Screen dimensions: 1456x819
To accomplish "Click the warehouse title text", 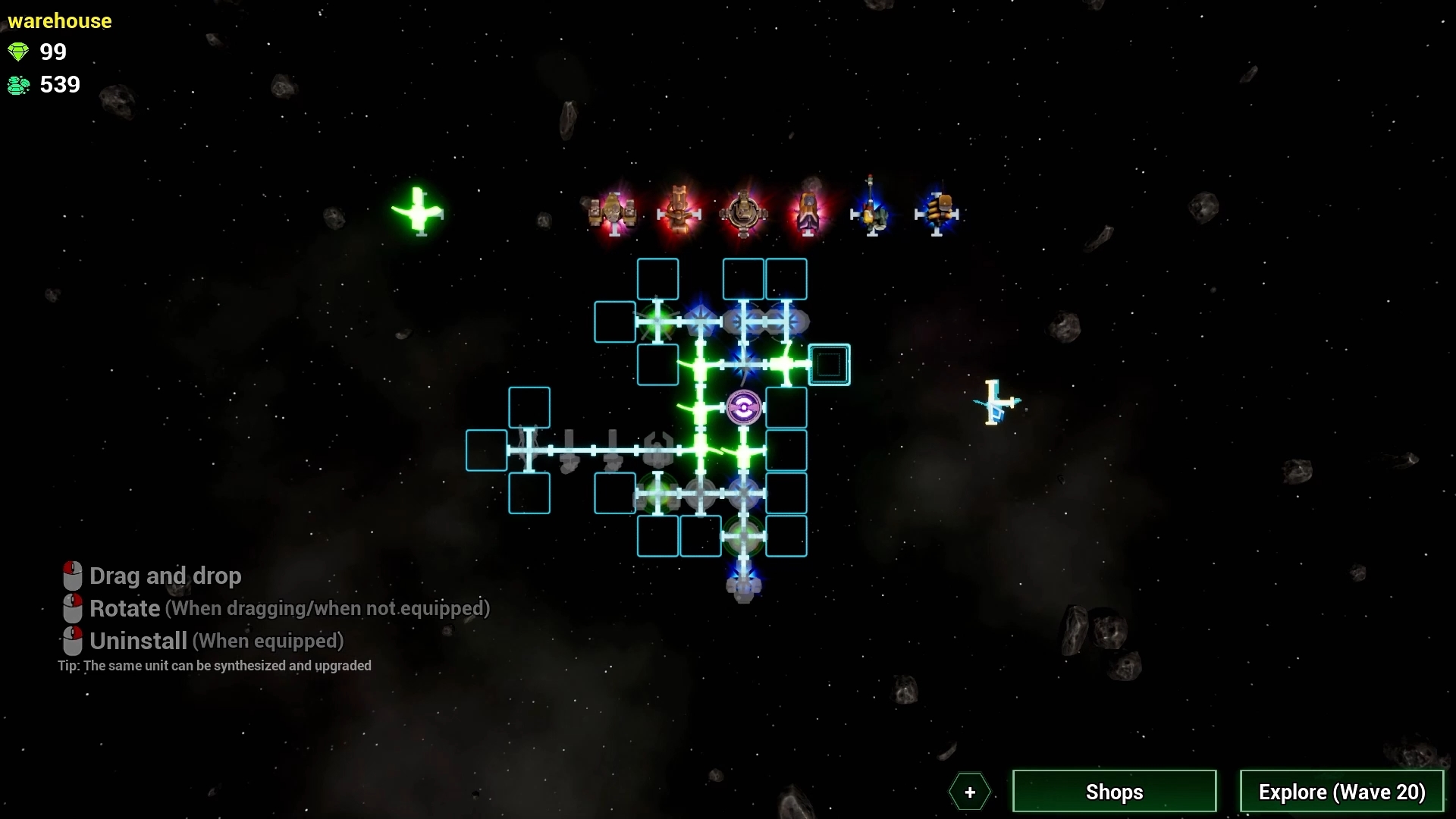I will 59,20.
